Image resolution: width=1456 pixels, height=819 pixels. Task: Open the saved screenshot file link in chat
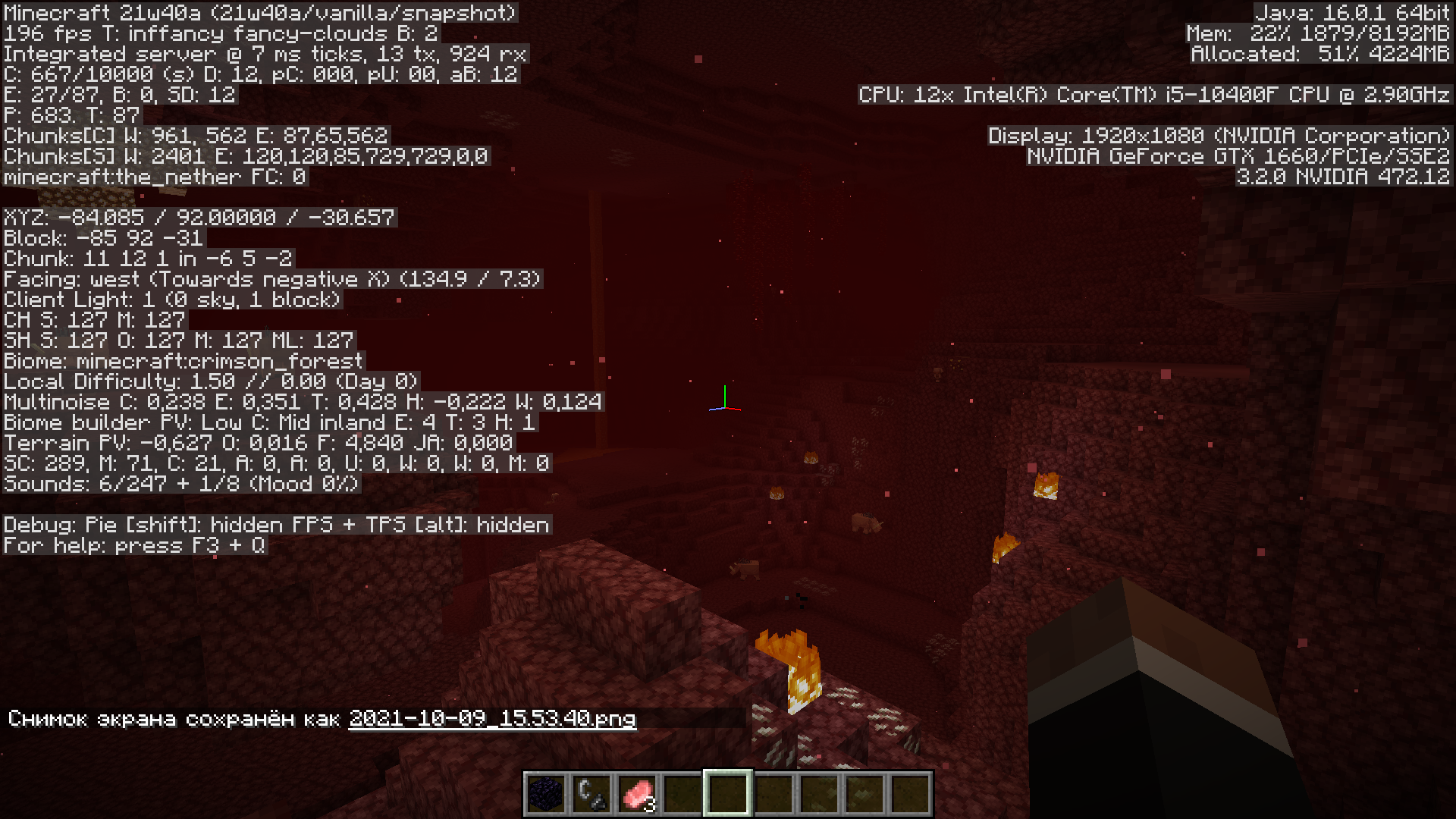pyautogui.click(x=492, y=718)
